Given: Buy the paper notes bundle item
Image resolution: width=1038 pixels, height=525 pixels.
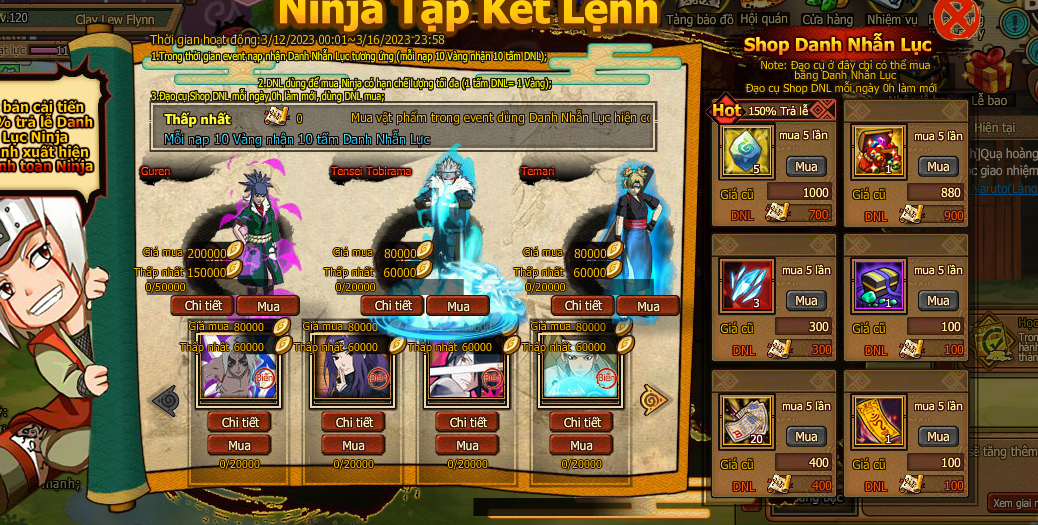Looking at the screenshot, I should coord(806,436).
